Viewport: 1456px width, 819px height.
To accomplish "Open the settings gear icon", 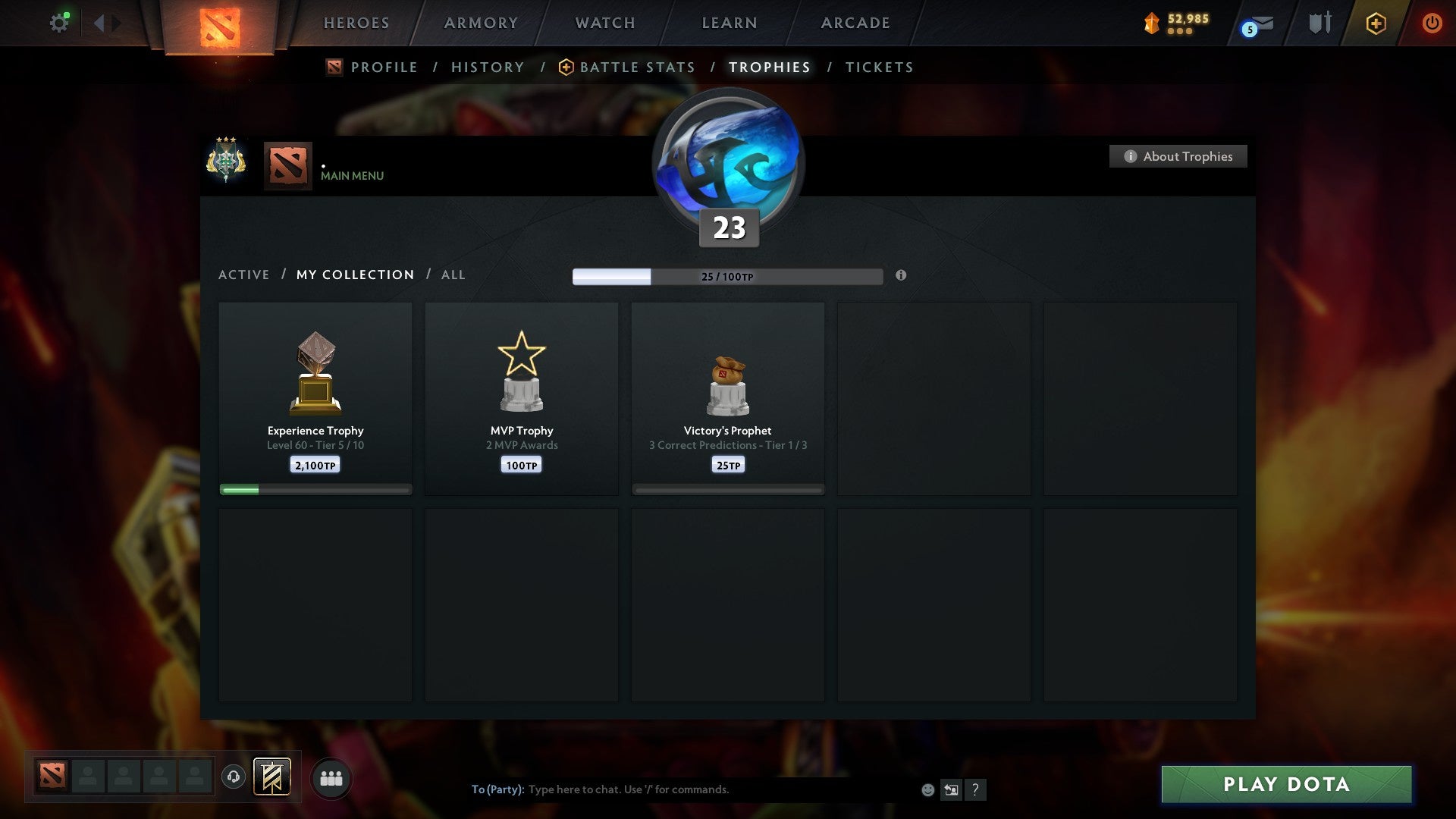I will click(60, 22).
